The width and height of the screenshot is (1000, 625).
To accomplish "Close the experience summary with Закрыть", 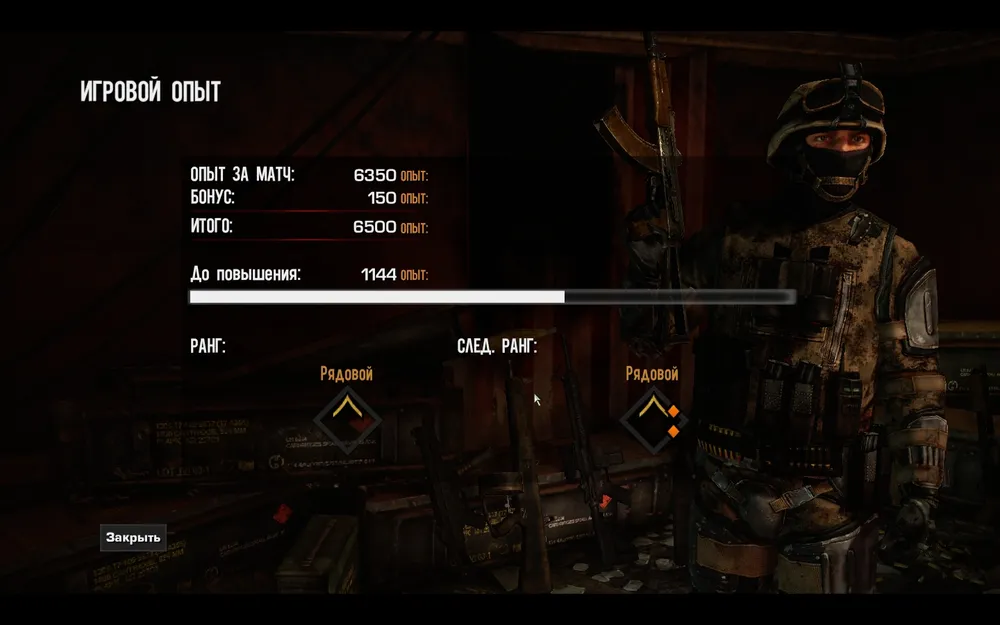I will coord(133,537).
